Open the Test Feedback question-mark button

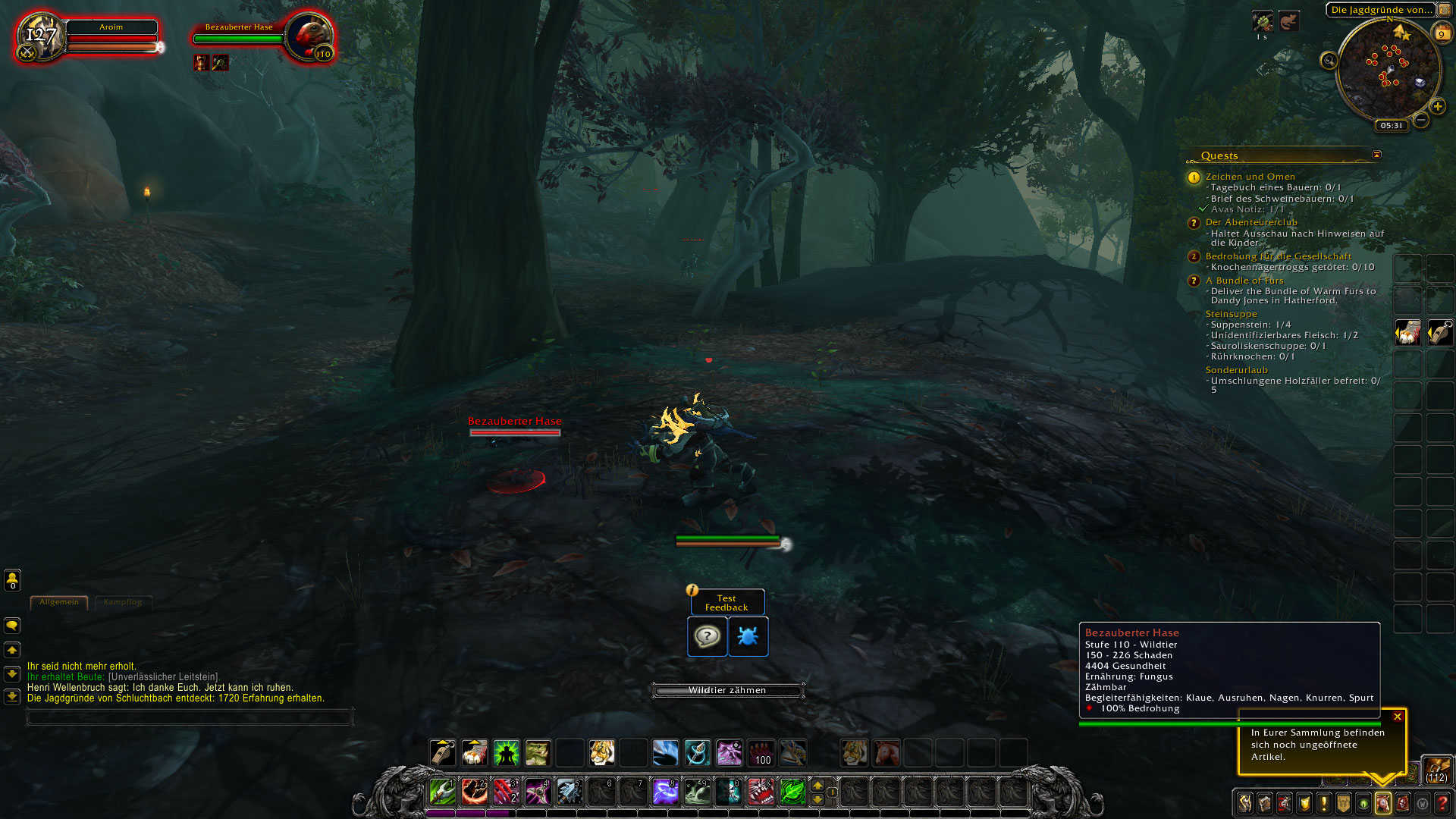707,636
